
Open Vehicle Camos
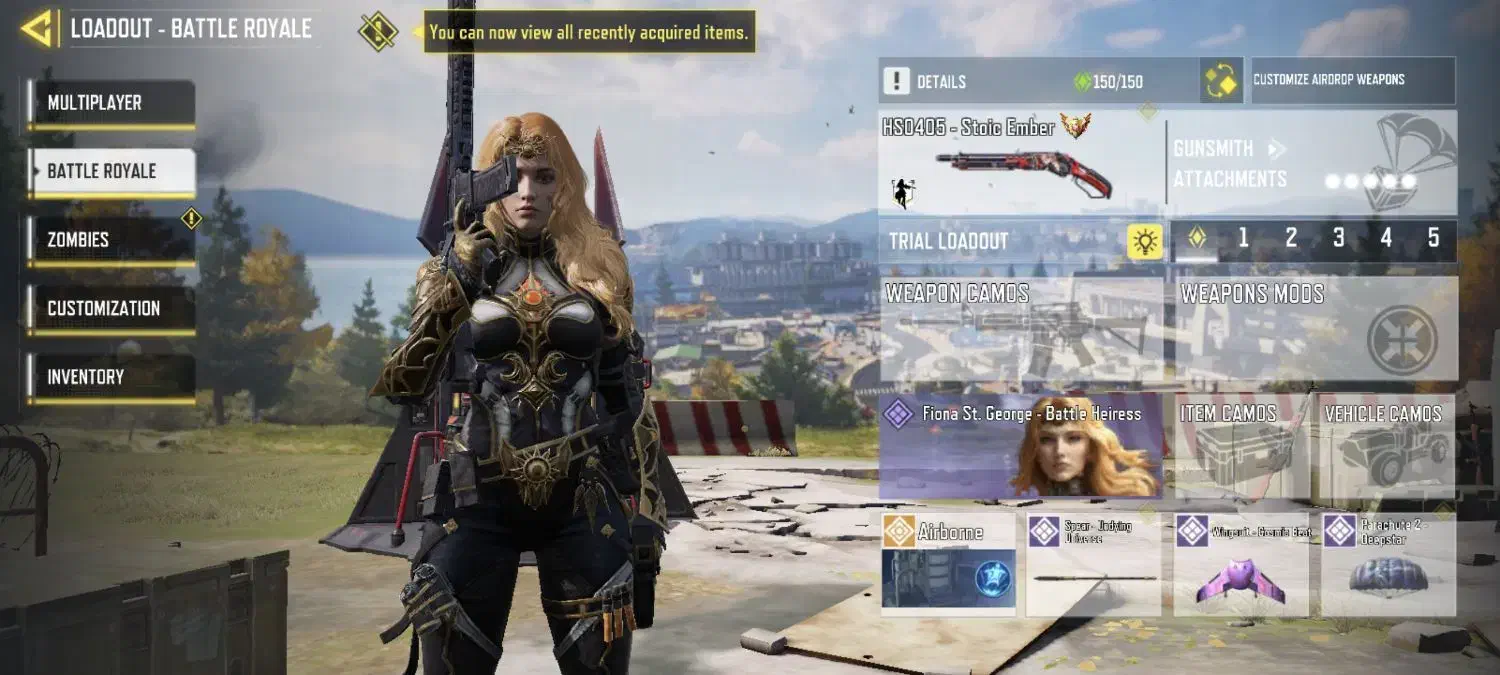(x=1383, y=446)
